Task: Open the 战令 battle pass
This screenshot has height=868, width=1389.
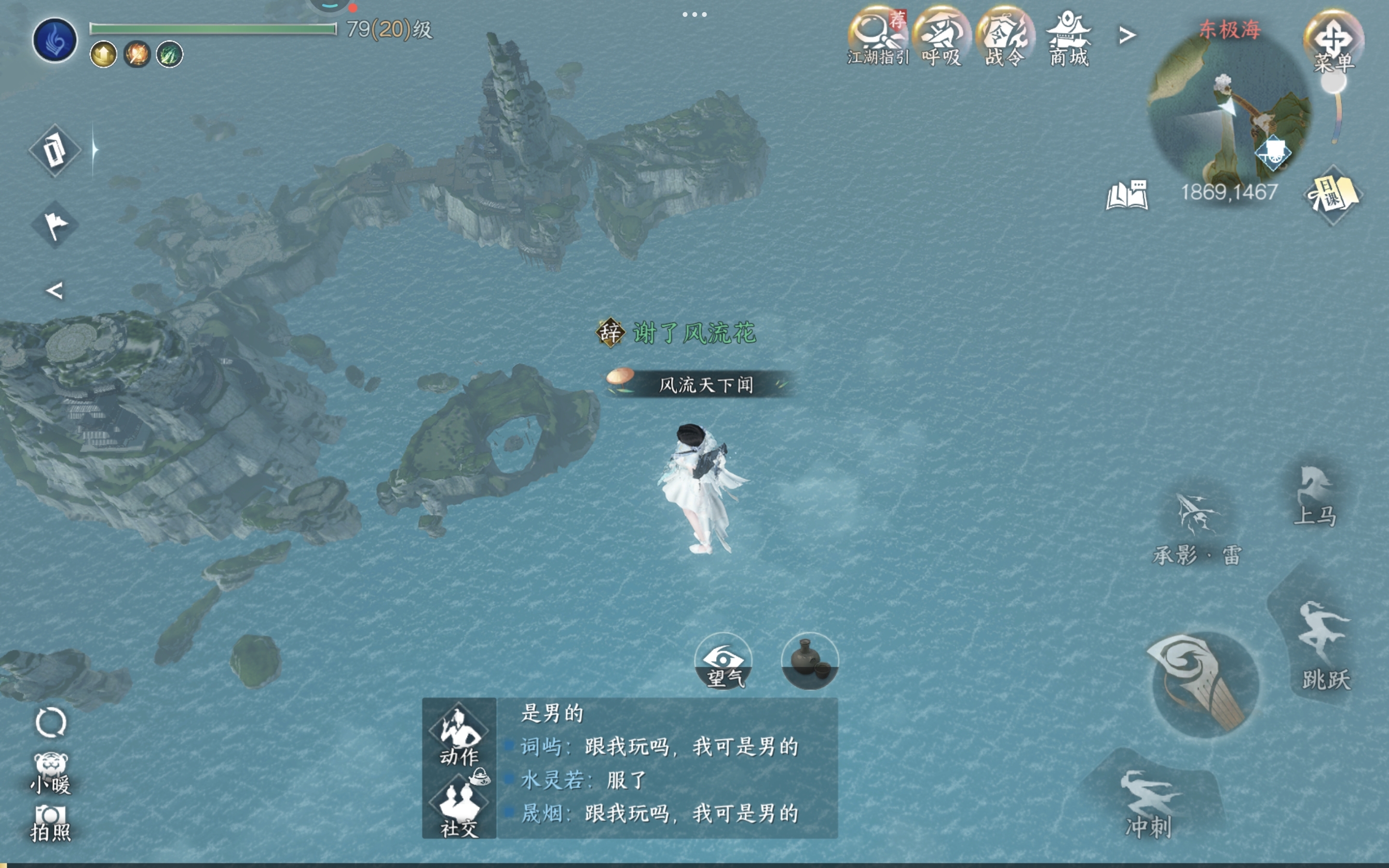Action: coord(1005,36)
